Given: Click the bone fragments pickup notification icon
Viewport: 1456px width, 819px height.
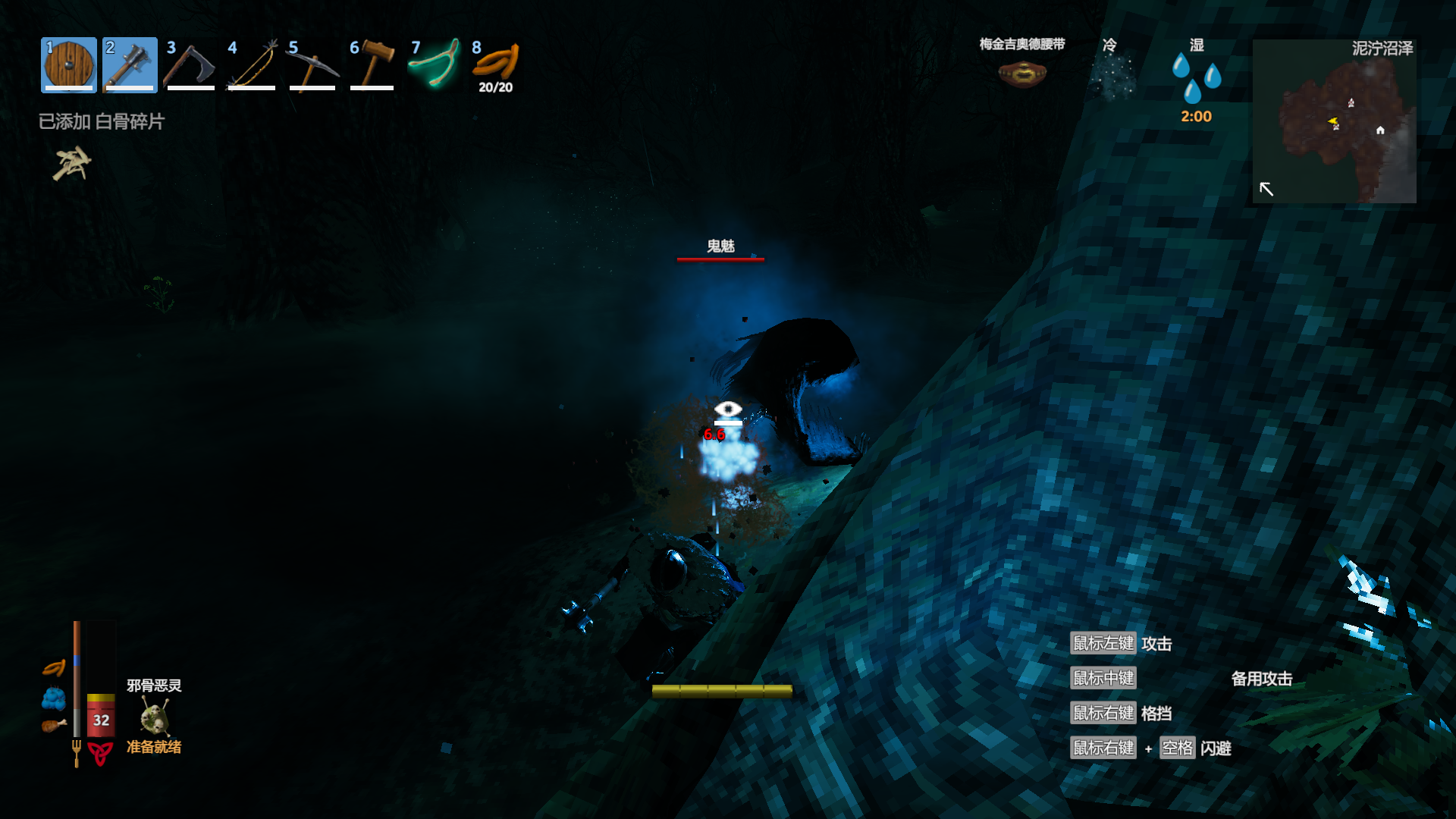Looking at the screenshot, I should coord(72,164).
